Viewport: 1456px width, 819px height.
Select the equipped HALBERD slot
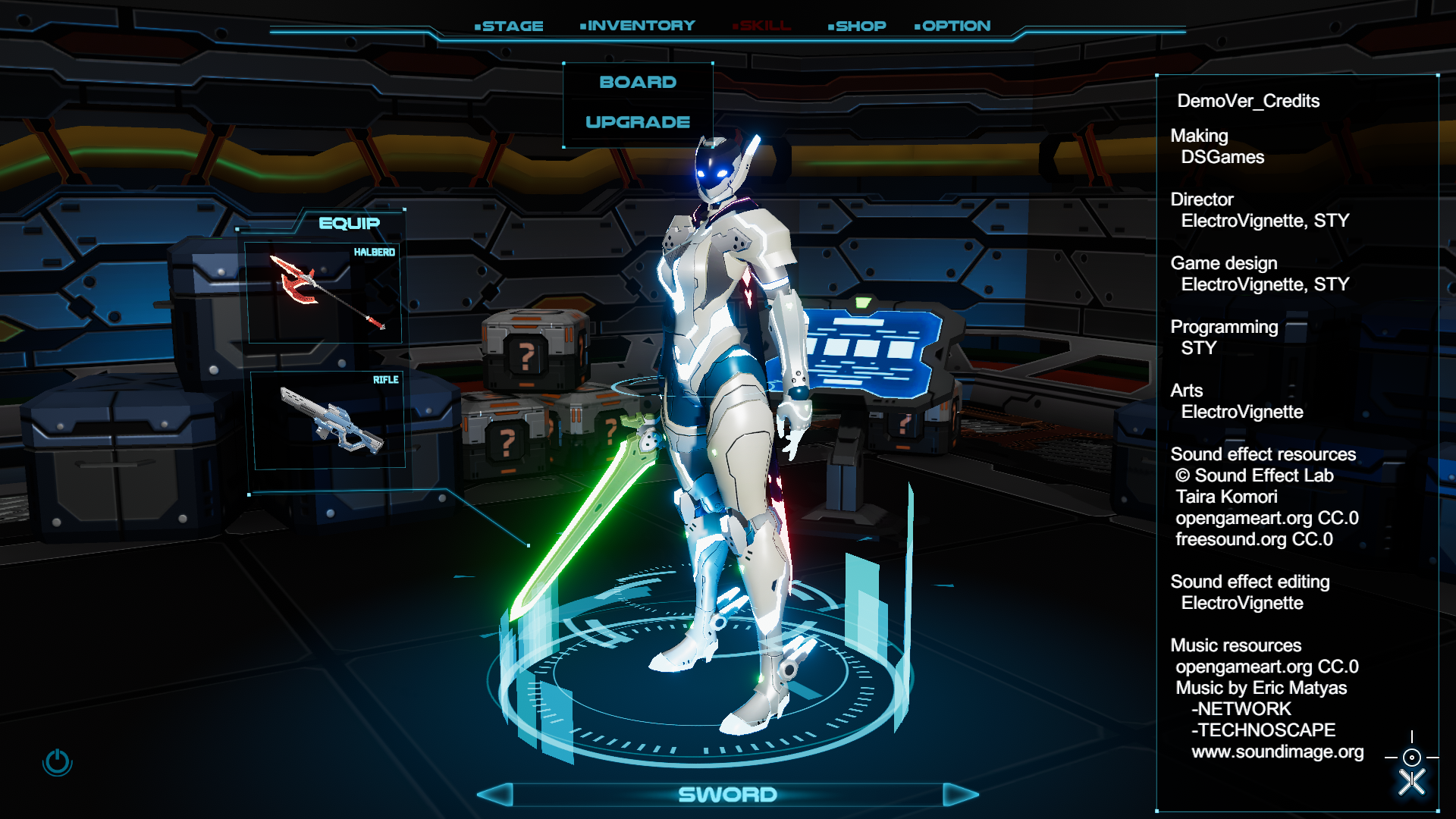(x=324, y=293)
